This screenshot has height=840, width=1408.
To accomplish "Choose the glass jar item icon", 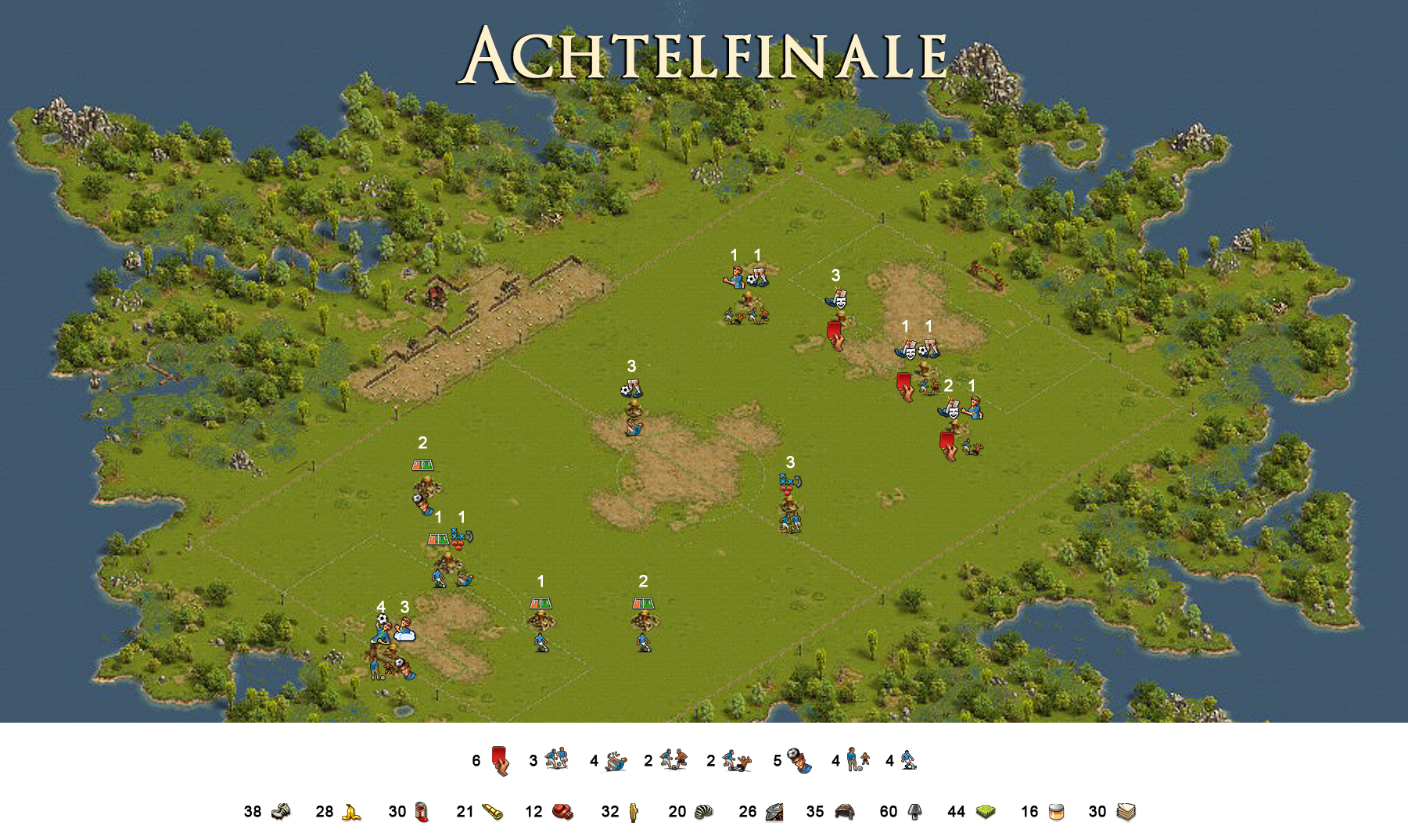I will (x=1056, y=812).
